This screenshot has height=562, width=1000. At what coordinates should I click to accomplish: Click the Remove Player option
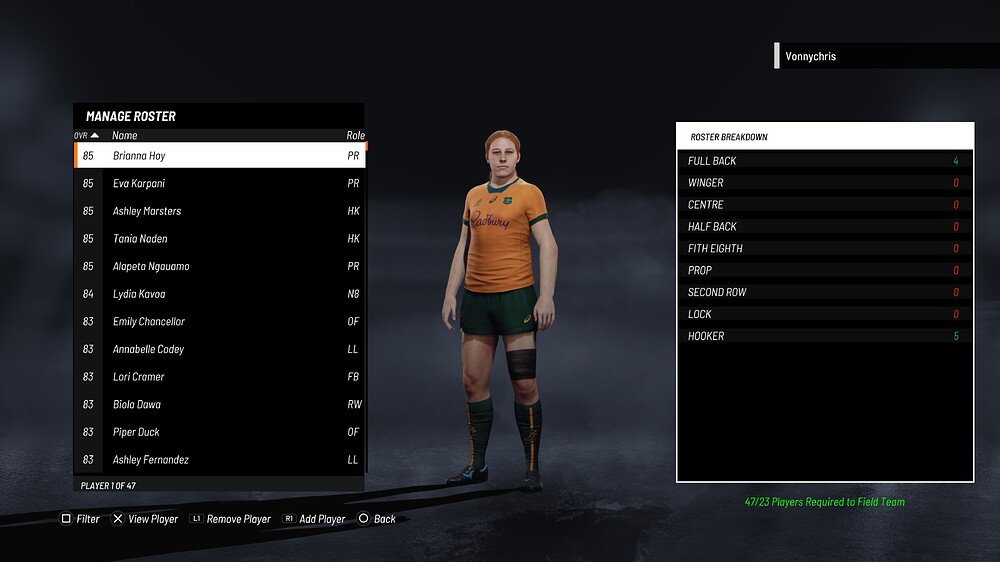point(231,519)
